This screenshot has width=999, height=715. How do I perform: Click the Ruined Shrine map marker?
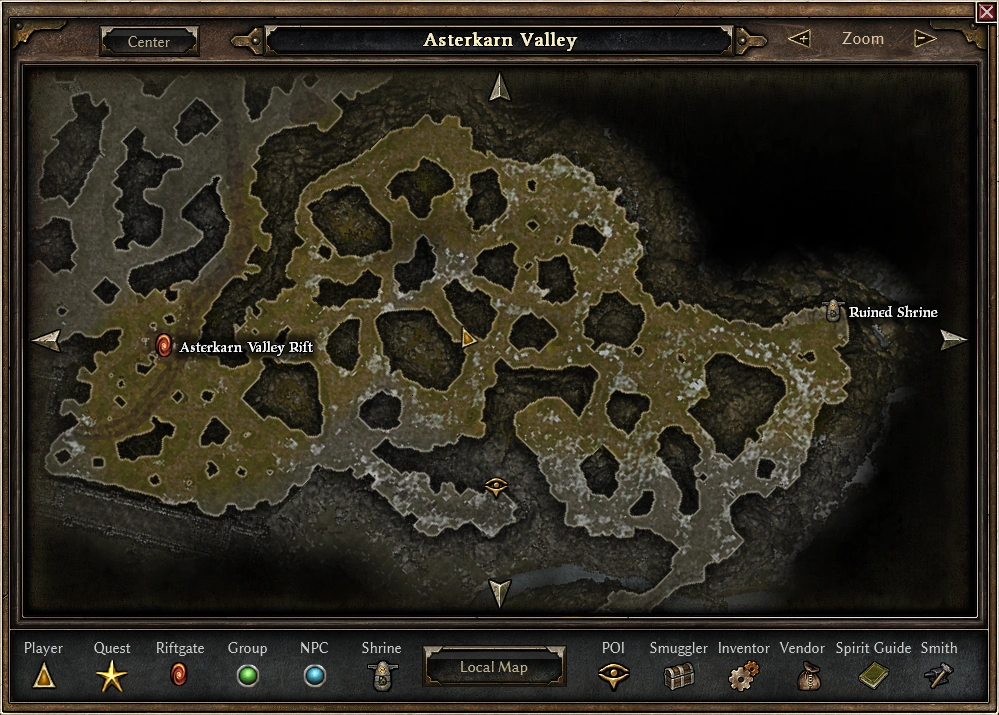tap(834, 312)
